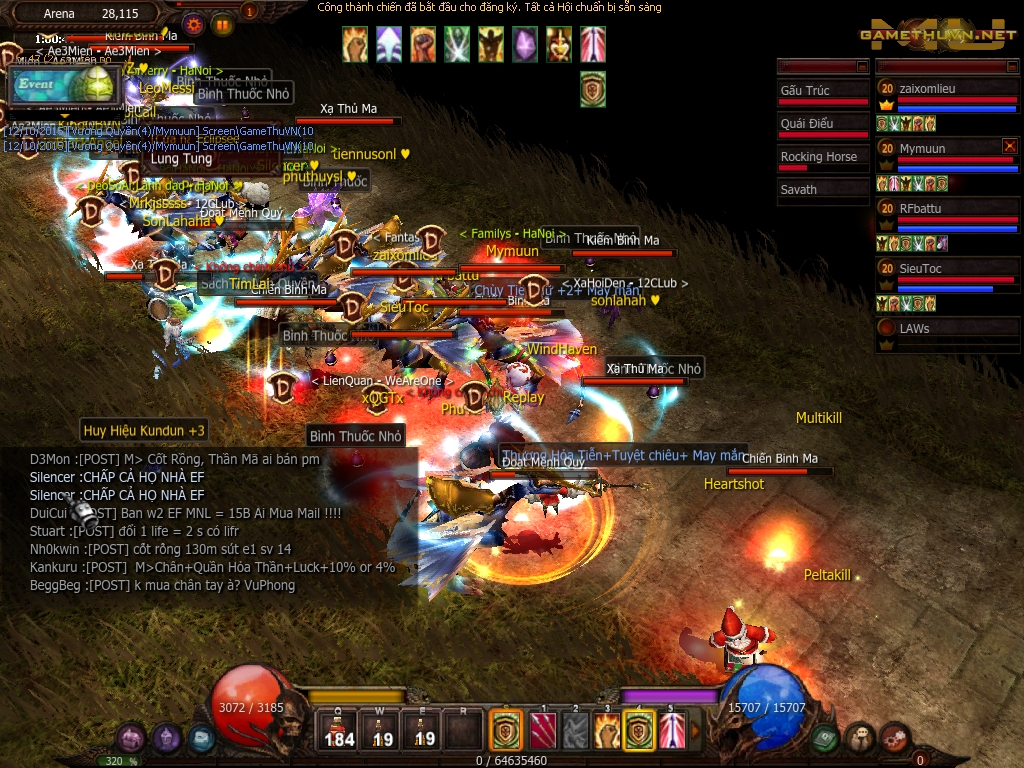This screenshot has height=768, width=1024.
Task: Use the Q potion slot with 184
Action: pyautogui.click(x=340, y=731)
